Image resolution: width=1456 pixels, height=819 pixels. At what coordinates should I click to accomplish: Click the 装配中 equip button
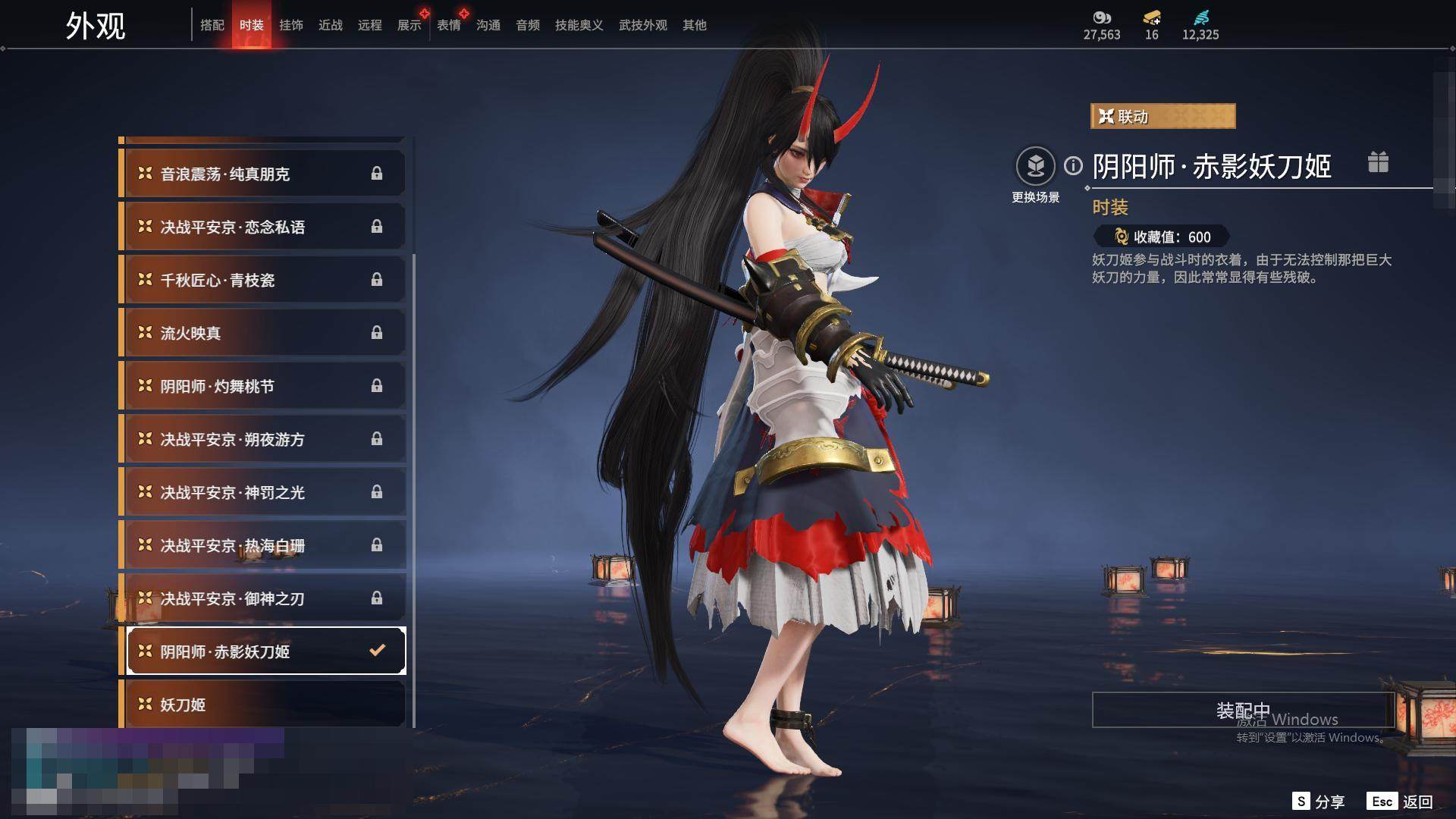click(x=1242, y=710)
